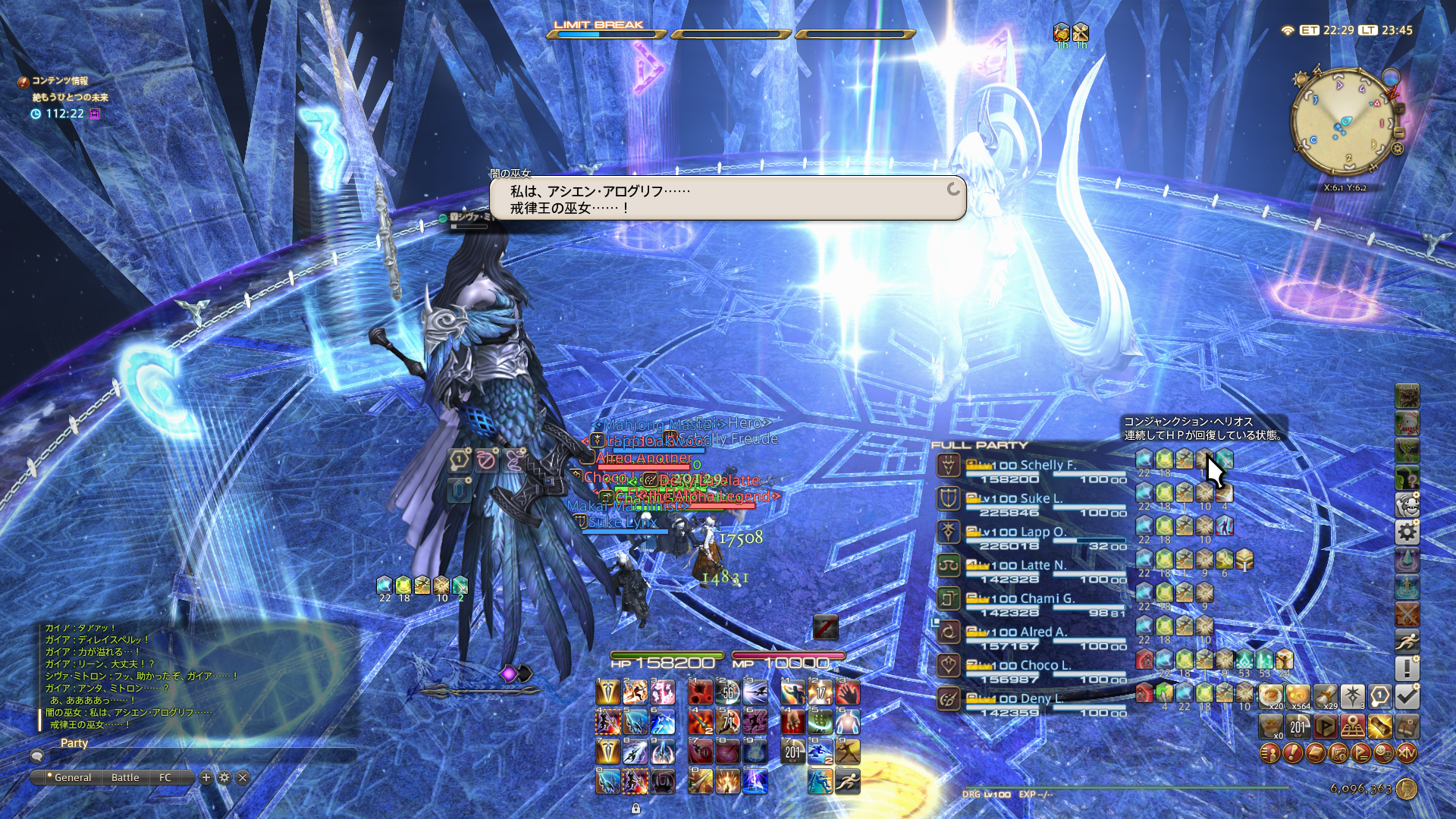Click the chat window settings gear button
This screenshot has height=819, width=1456.
[224, 777]
